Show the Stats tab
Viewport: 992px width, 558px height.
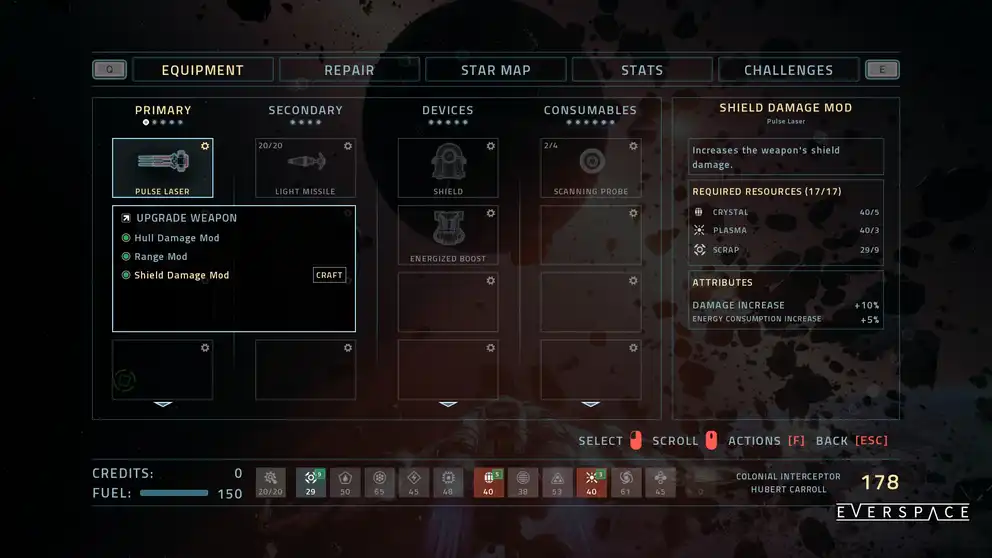(x=642, y=70)
